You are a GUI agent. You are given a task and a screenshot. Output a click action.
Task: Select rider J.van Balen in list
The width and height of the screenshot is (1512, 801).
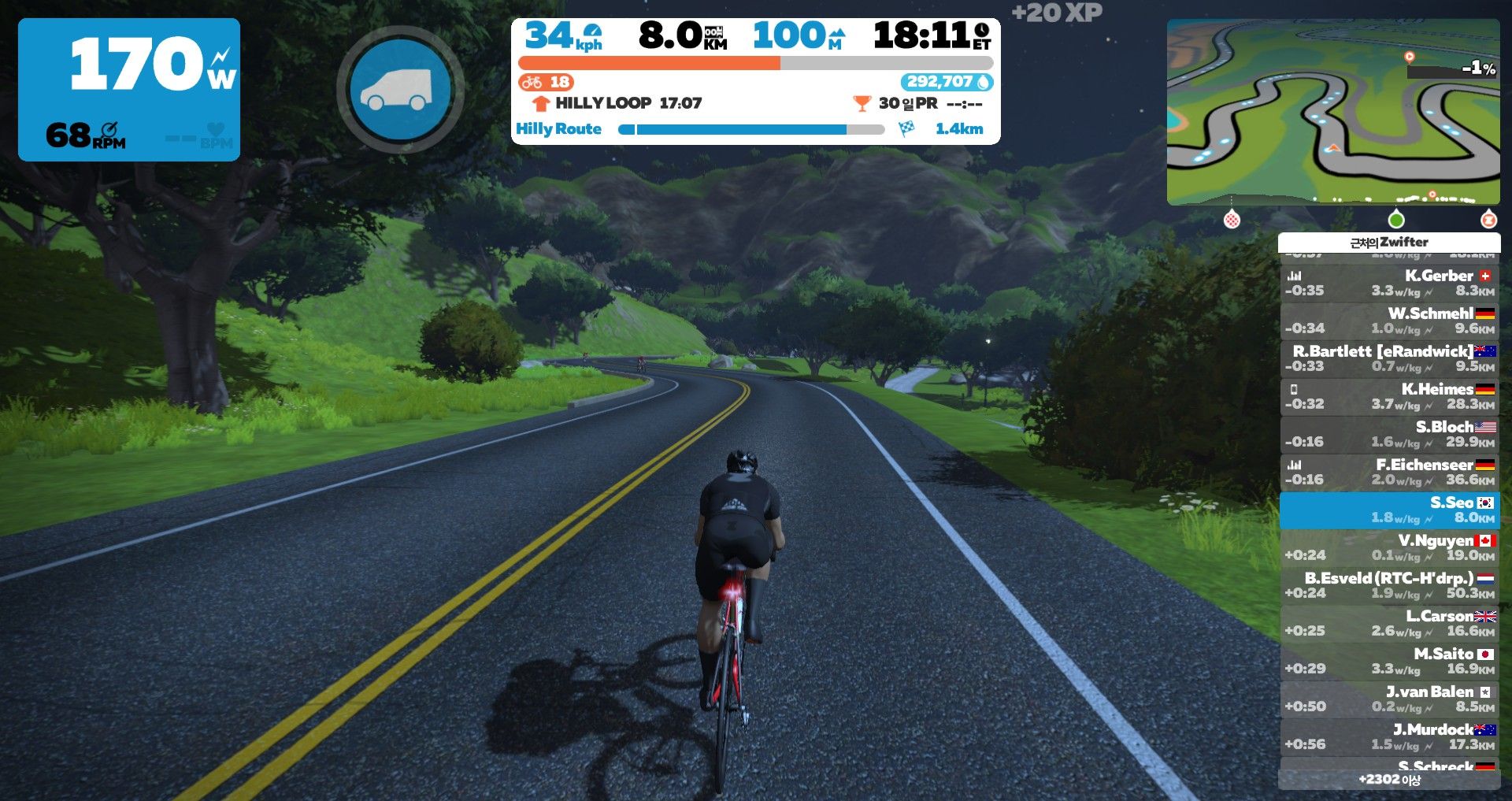point(1389,699)
